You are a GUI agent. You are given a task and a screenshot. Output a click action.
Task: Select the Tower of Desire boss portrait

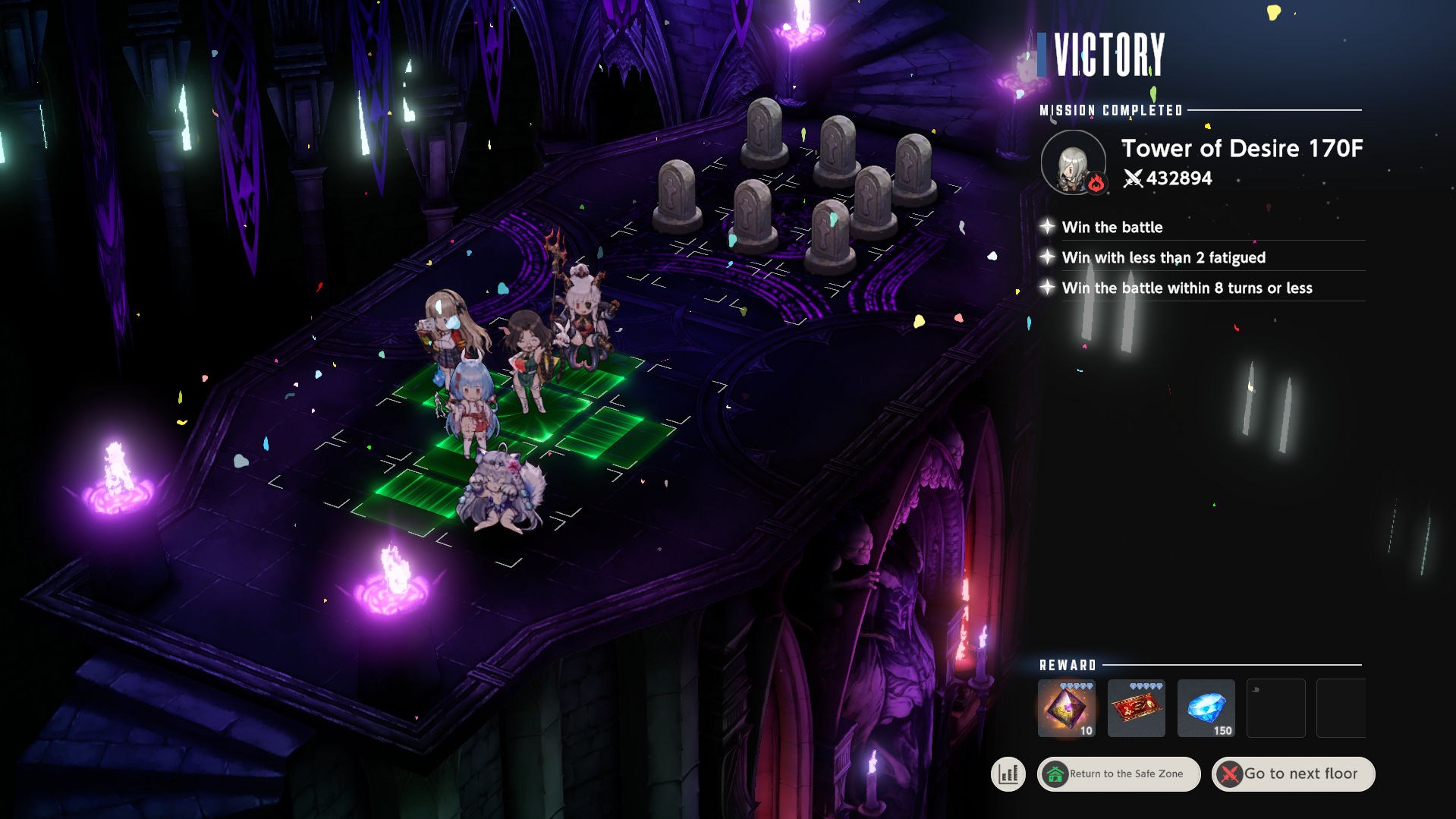[x=1073, y=162]
